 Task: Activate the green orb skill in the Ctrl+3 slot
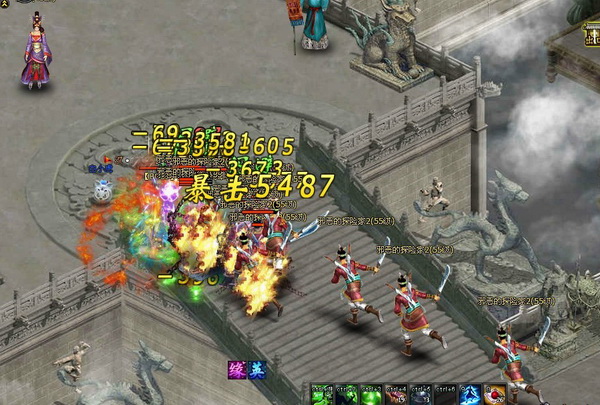click(369, 395)
